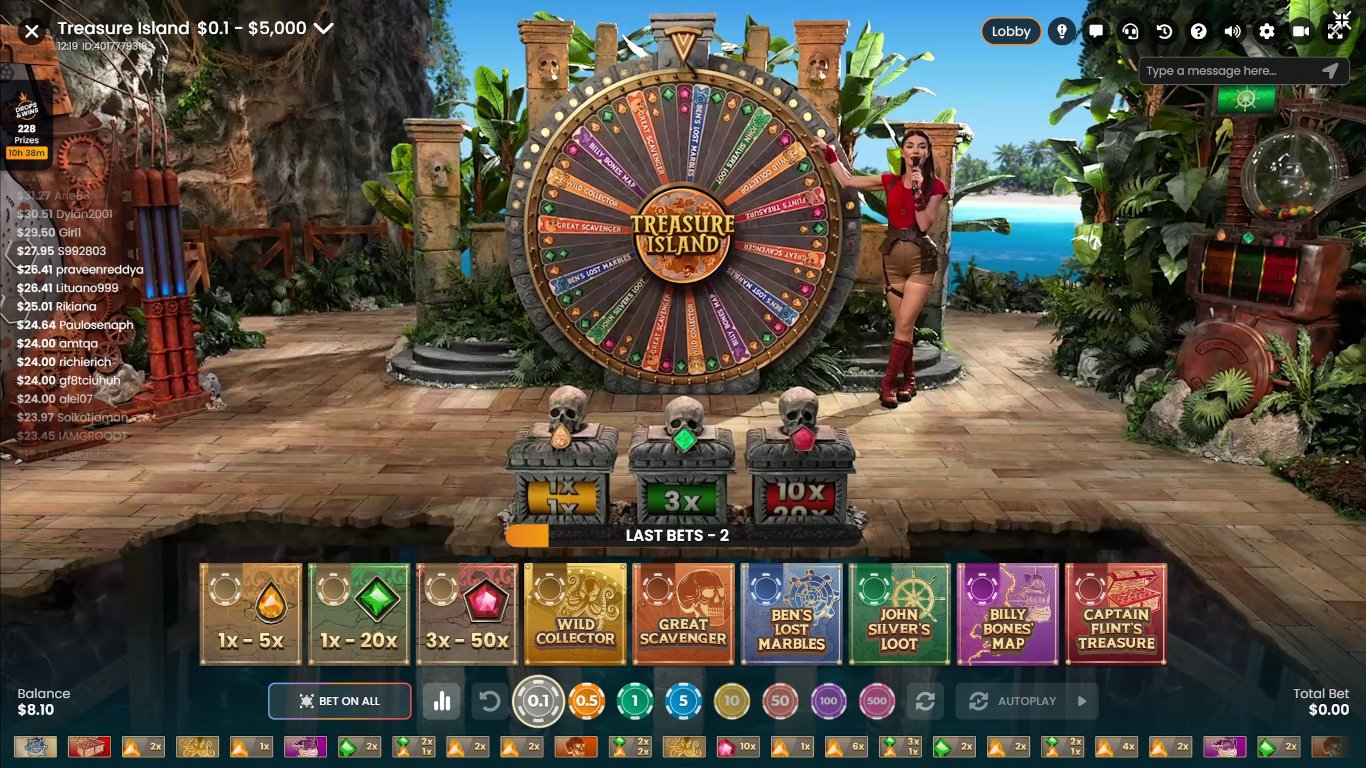The height and width of the screenshot is (768, 1366).
Task: Place a bet on Captain Flint's Treasure
Action: pyautogui.click(x=1115, y=613)
